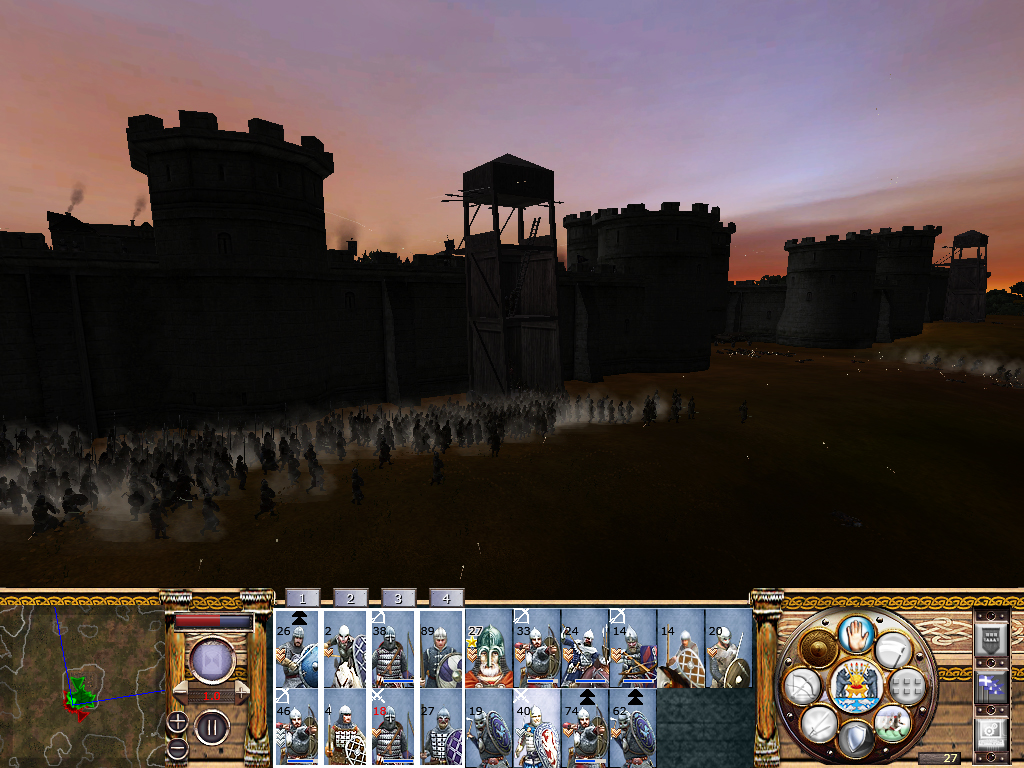Activate the halt order hand icon
This screenshot has height=768, width=1024.
point(855,634)
